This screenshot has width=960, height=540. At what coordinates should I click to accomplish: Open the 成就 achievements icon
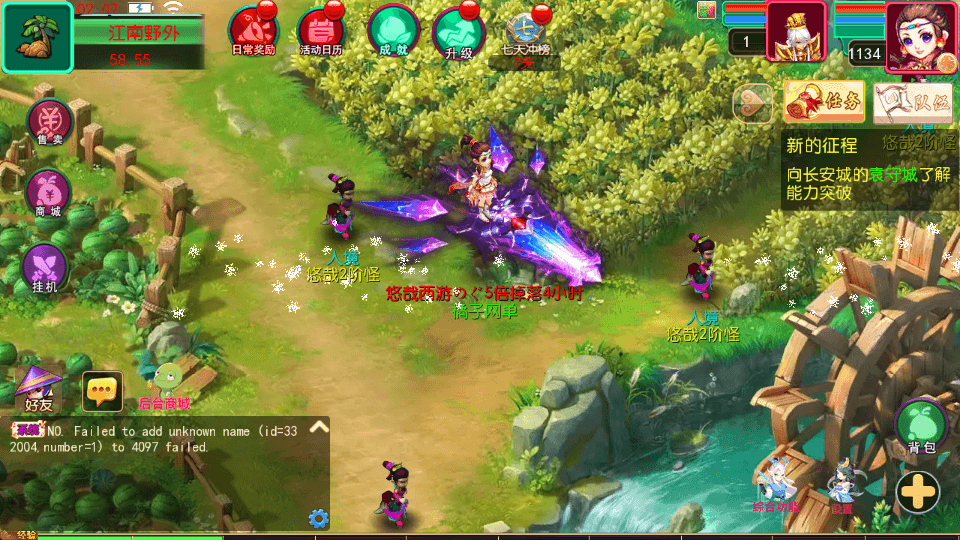coord(392,29)
